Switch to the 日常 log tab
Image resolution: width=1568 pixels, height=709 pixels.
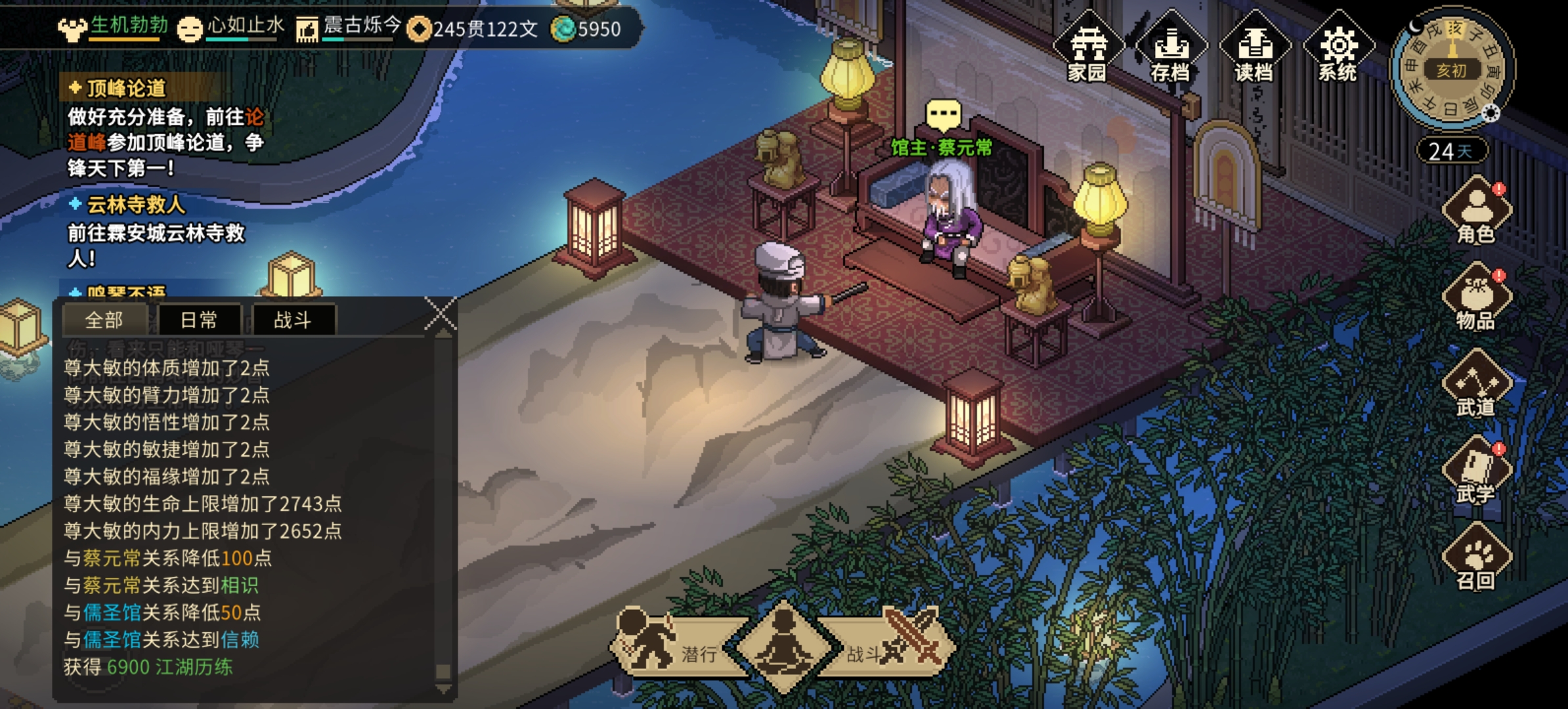[x=199, y=320]
